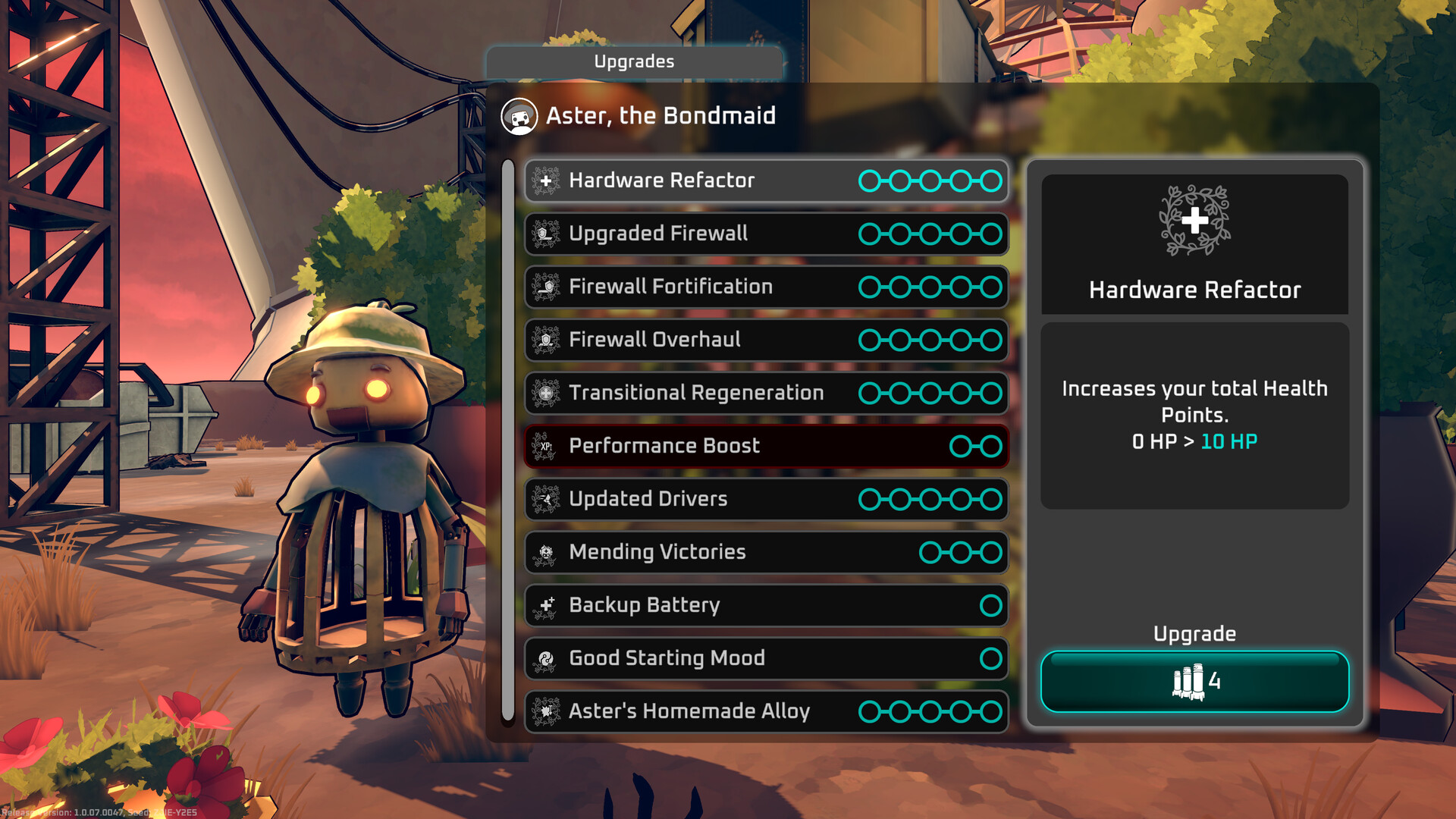Choose the Upgraded Firewall row
This screenshot has width=1456, height=819.
pos(766,234)
